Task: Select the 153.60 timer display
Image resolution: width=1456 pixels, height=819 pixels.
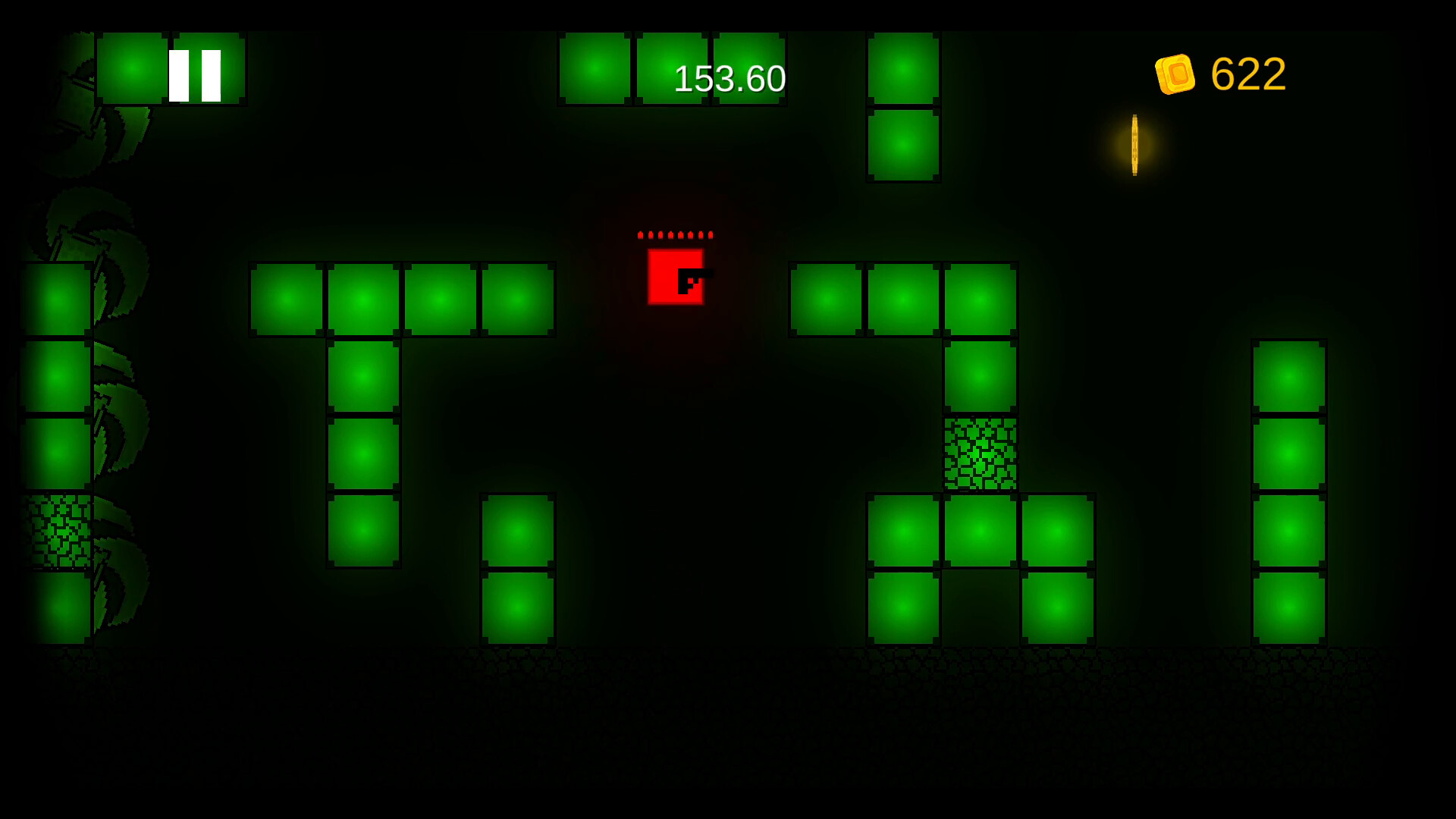Action: tap(730, 76)
